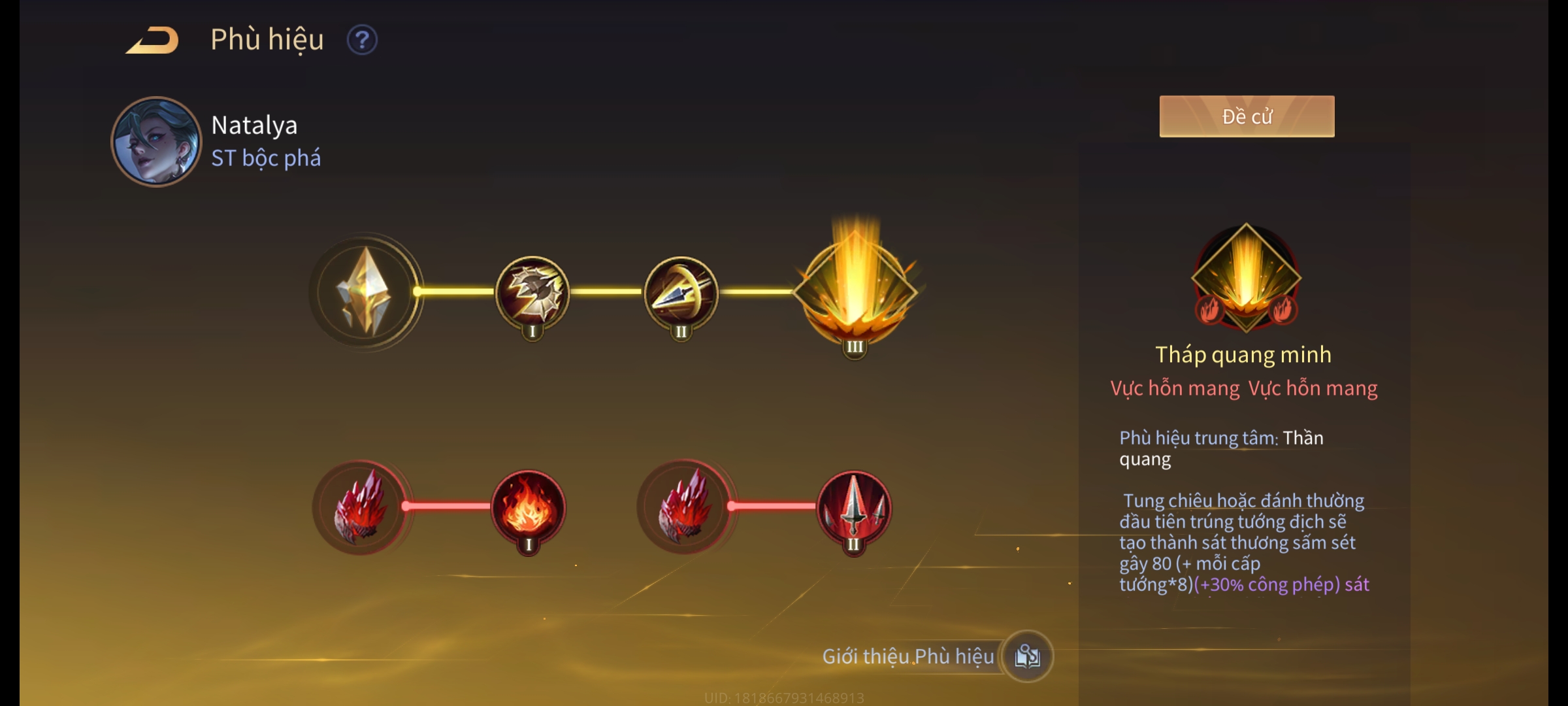
Task: Apply the Đề cử recommended setup
Action: (x=1247, y=116)
